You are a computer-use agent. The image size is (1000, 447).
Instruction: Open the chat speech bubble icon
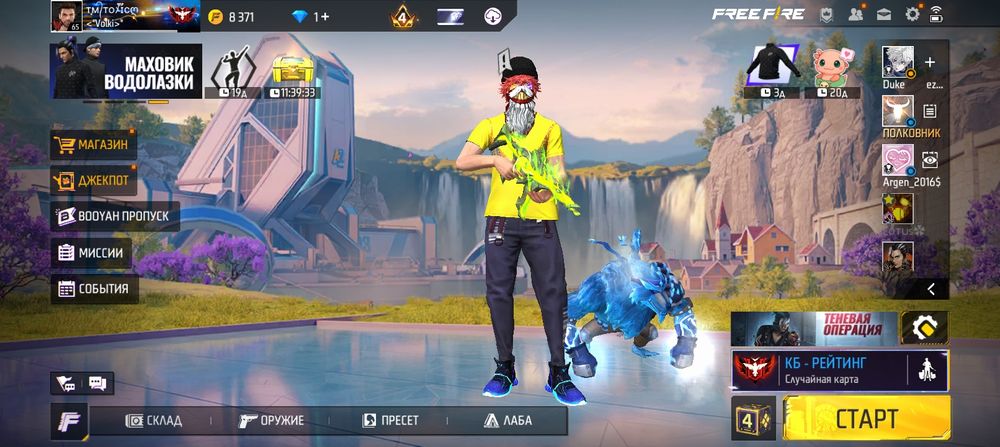pyautogui.click(x=98, y=383)
